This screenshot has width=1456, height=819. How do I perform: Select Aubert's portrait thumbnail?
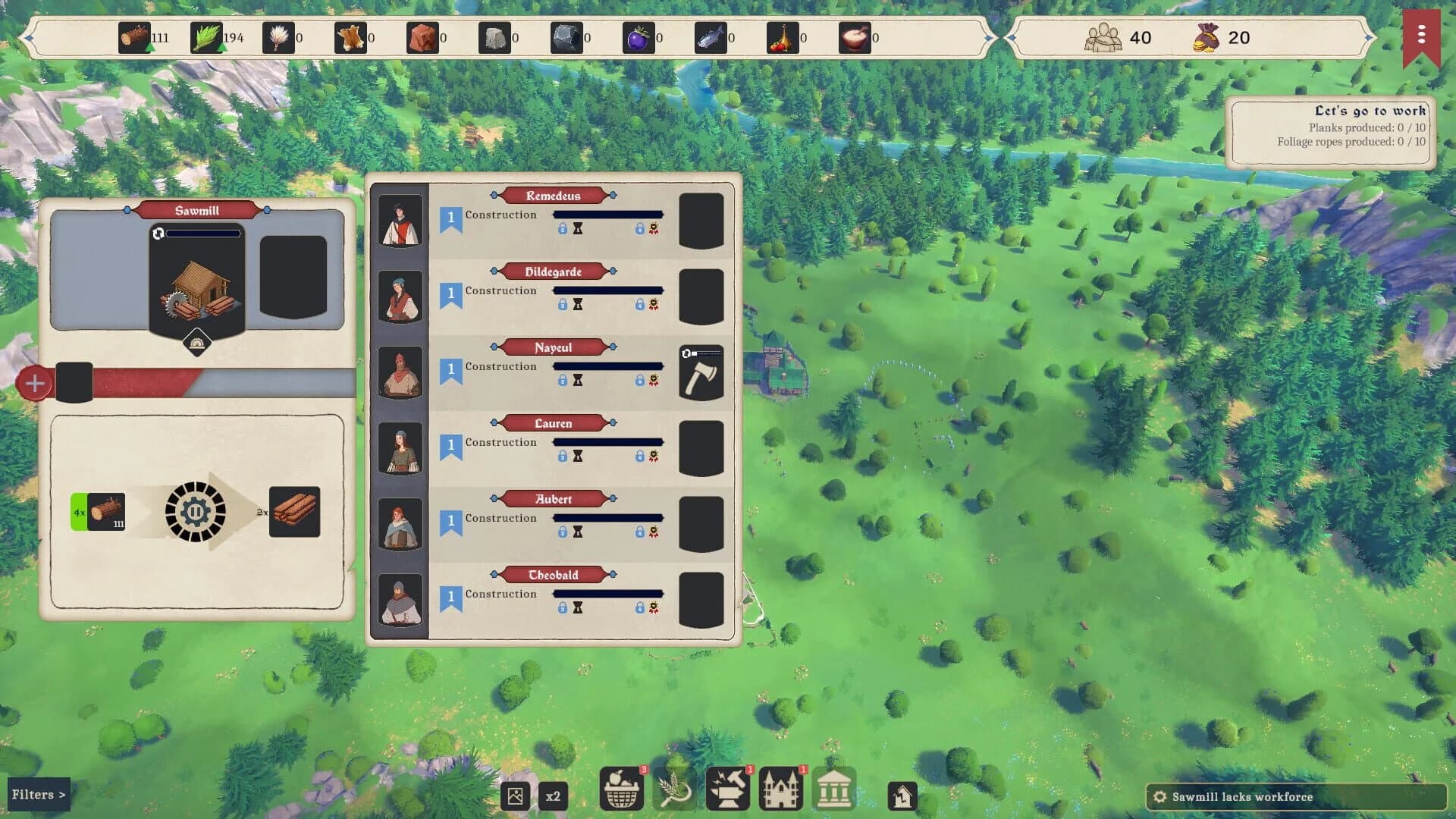(x=400, y=523)
